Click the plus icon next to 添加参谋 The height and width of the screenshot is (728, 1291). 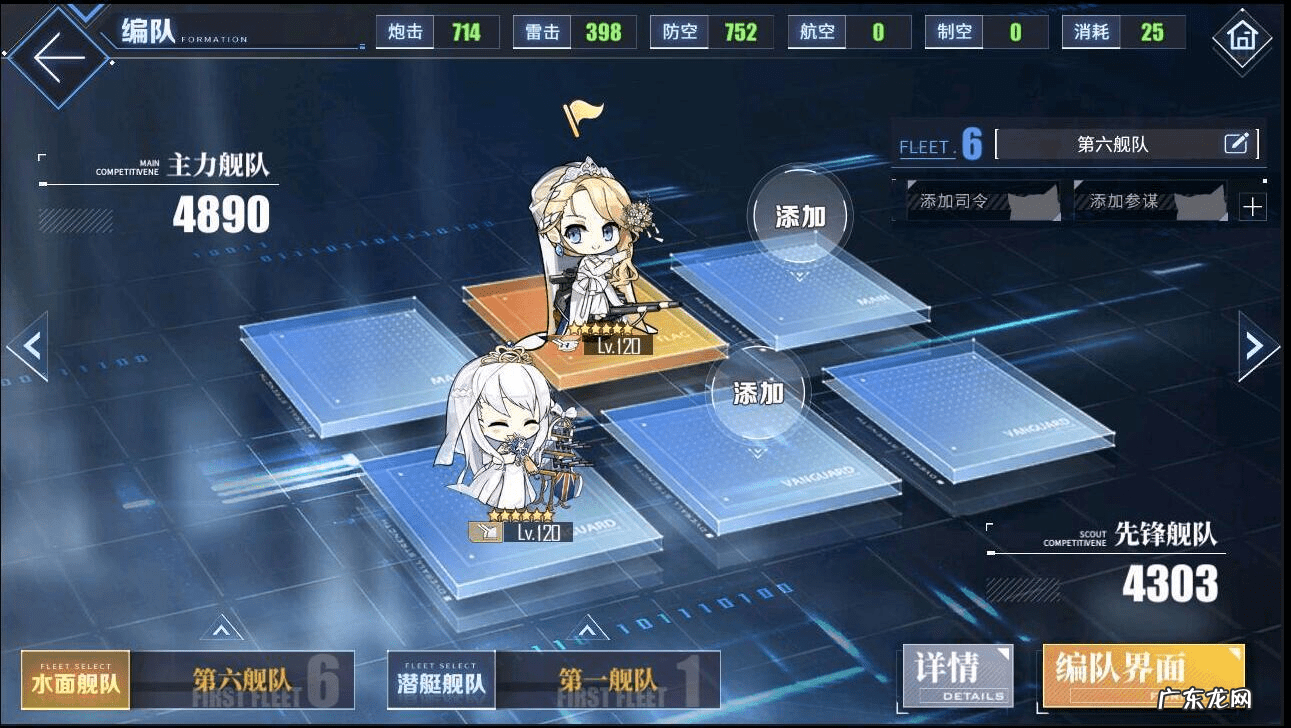tap(1254, 205)
